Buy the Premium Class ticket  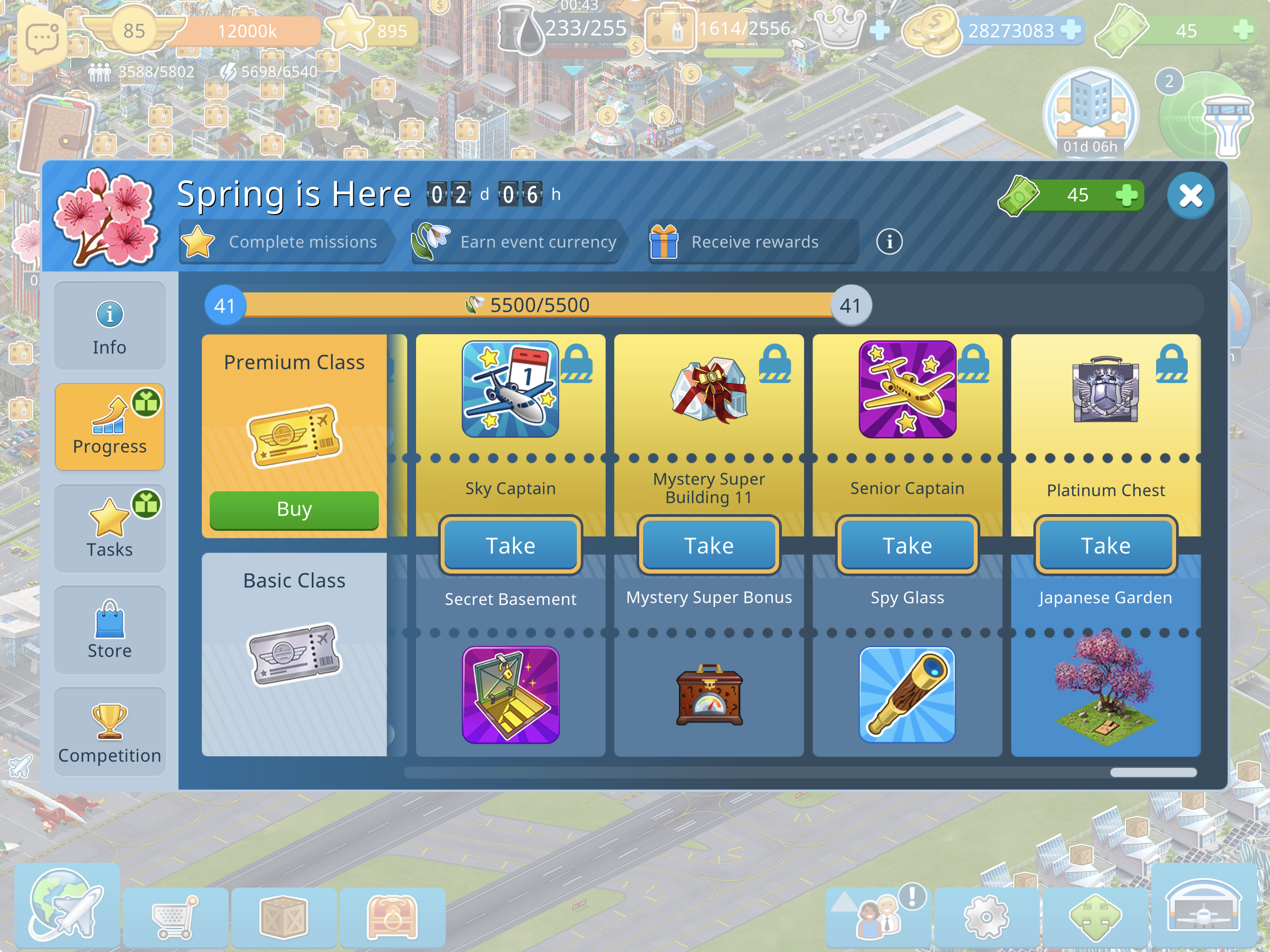click(294, 509)
